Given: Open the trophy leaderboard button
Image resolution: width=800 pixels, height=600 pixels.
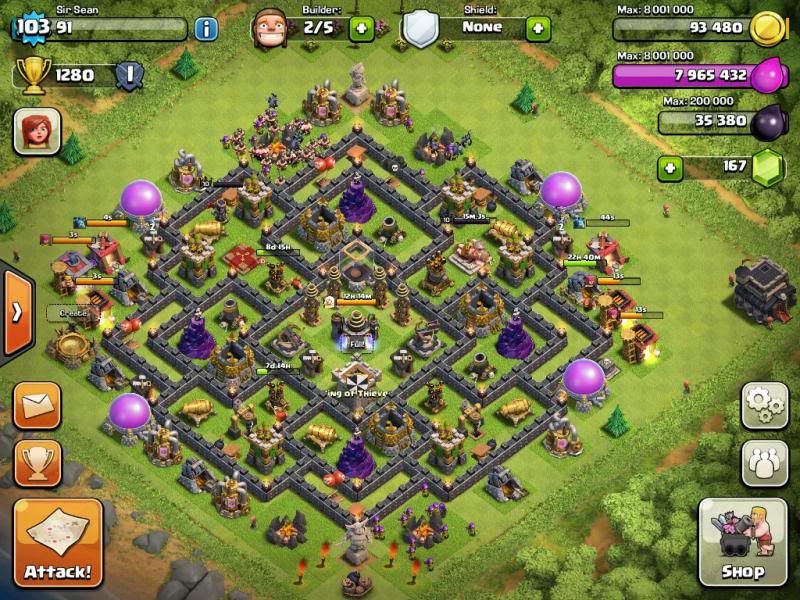Looking at the screenshot, I should (37, 462).
